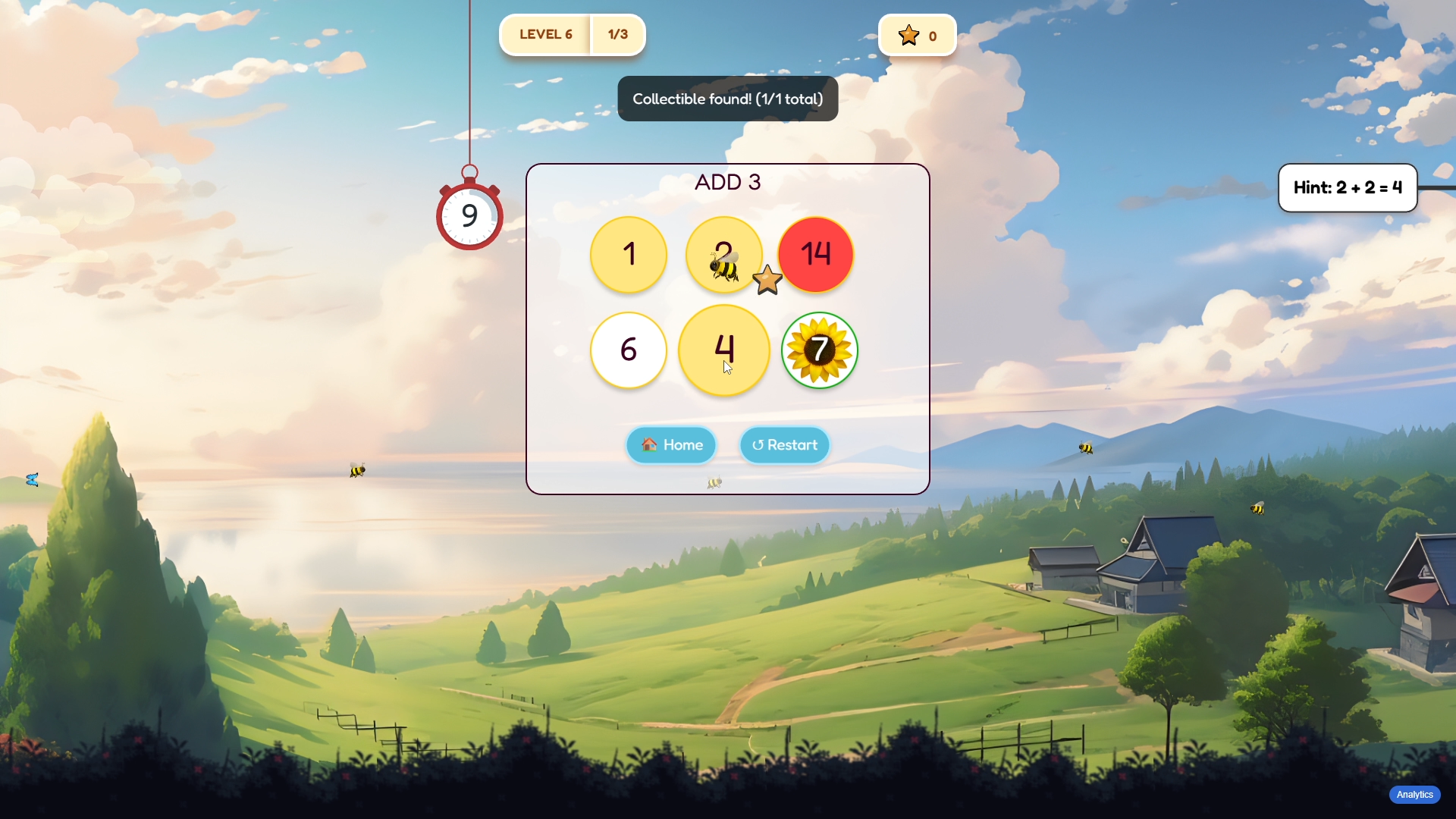1456x819 pixels.
Task: Return to the Home screen
Action: pyautogui.click(x=671, y=445)
